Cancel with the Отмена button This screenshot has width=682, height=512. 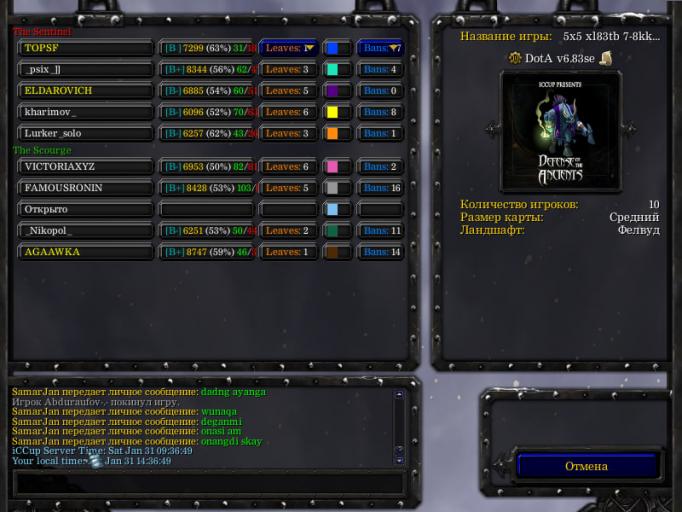coord(586,466)
